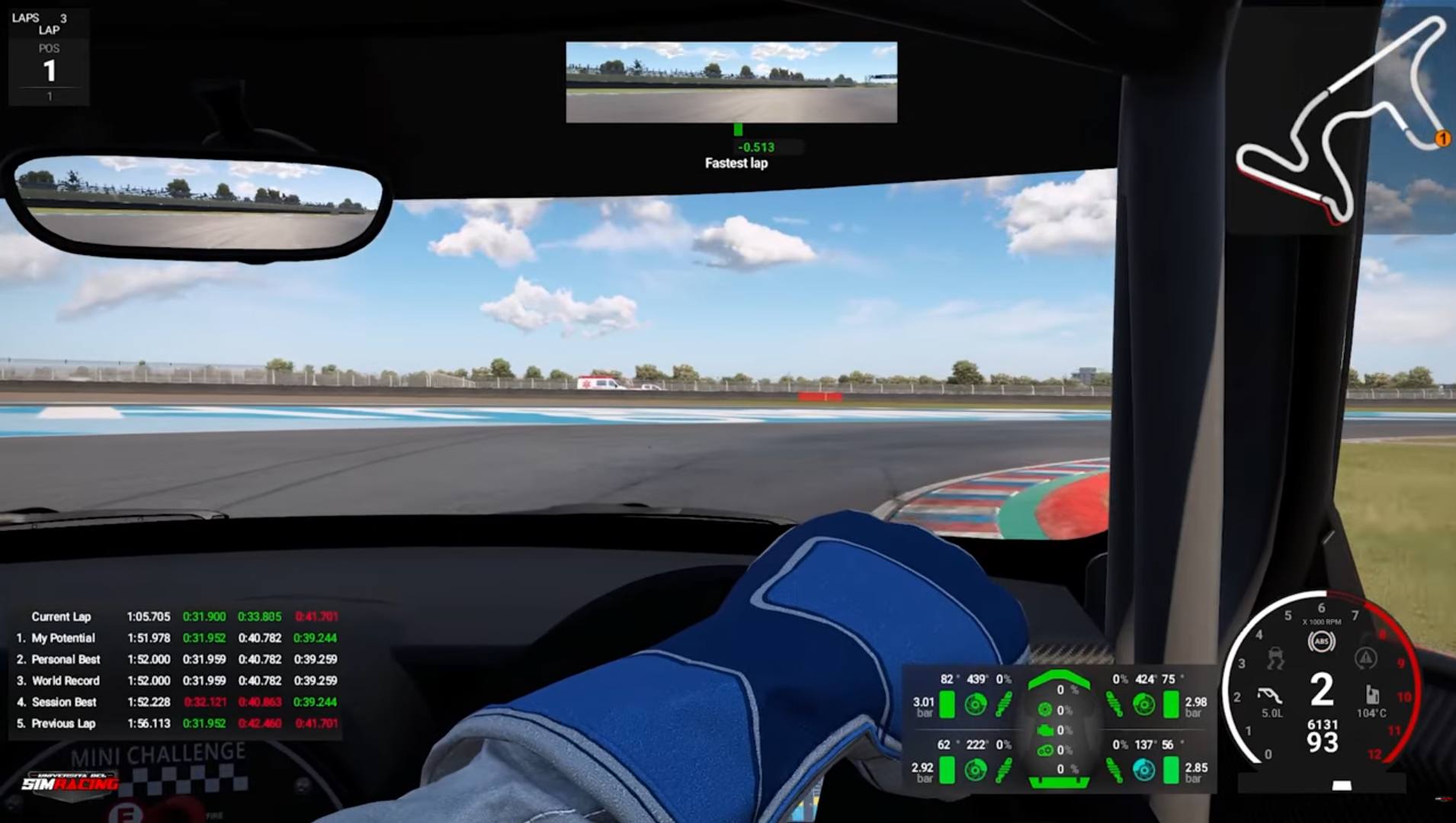Image resolution: width=1456 pixels, height=823 pixels.
Task: Click the Fastest lap label under the delta bar
Action: (x=736, y=164)
